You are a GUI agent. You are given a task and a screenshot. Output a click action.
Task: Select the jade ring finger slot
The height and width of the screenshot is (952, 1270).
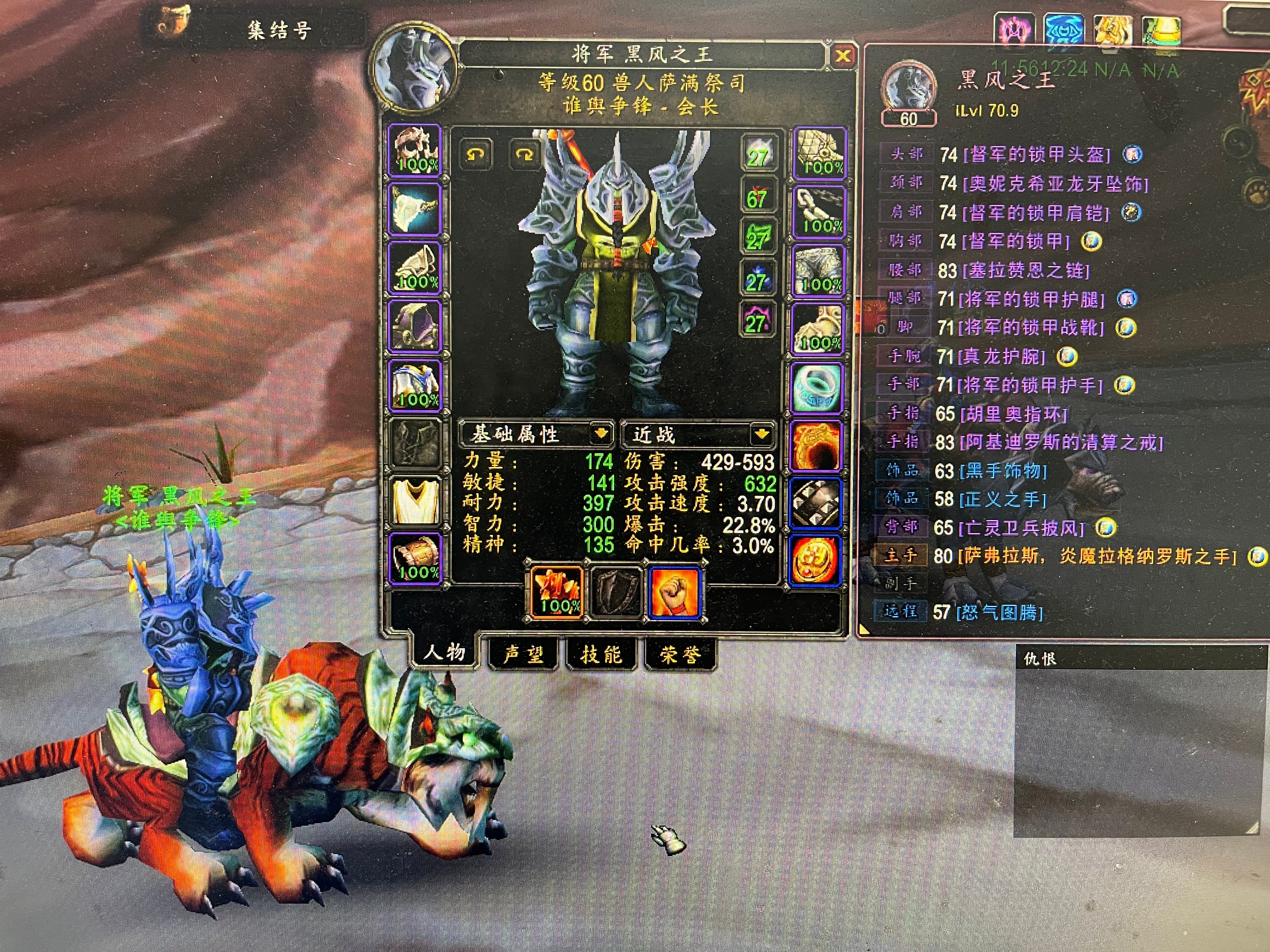pyautogui.click(x=817, y=387)
